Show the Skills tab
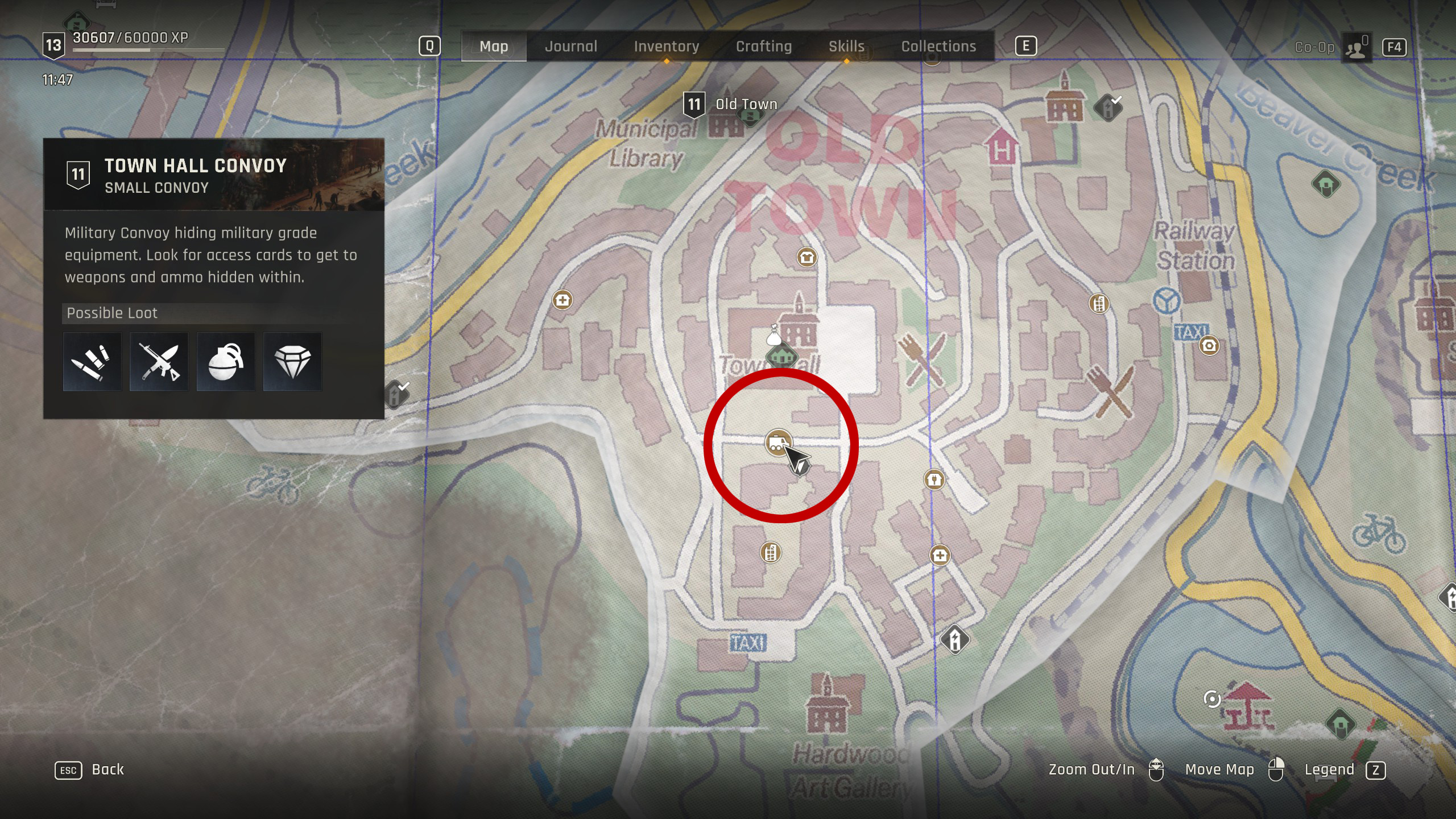 tap(846, 47)
